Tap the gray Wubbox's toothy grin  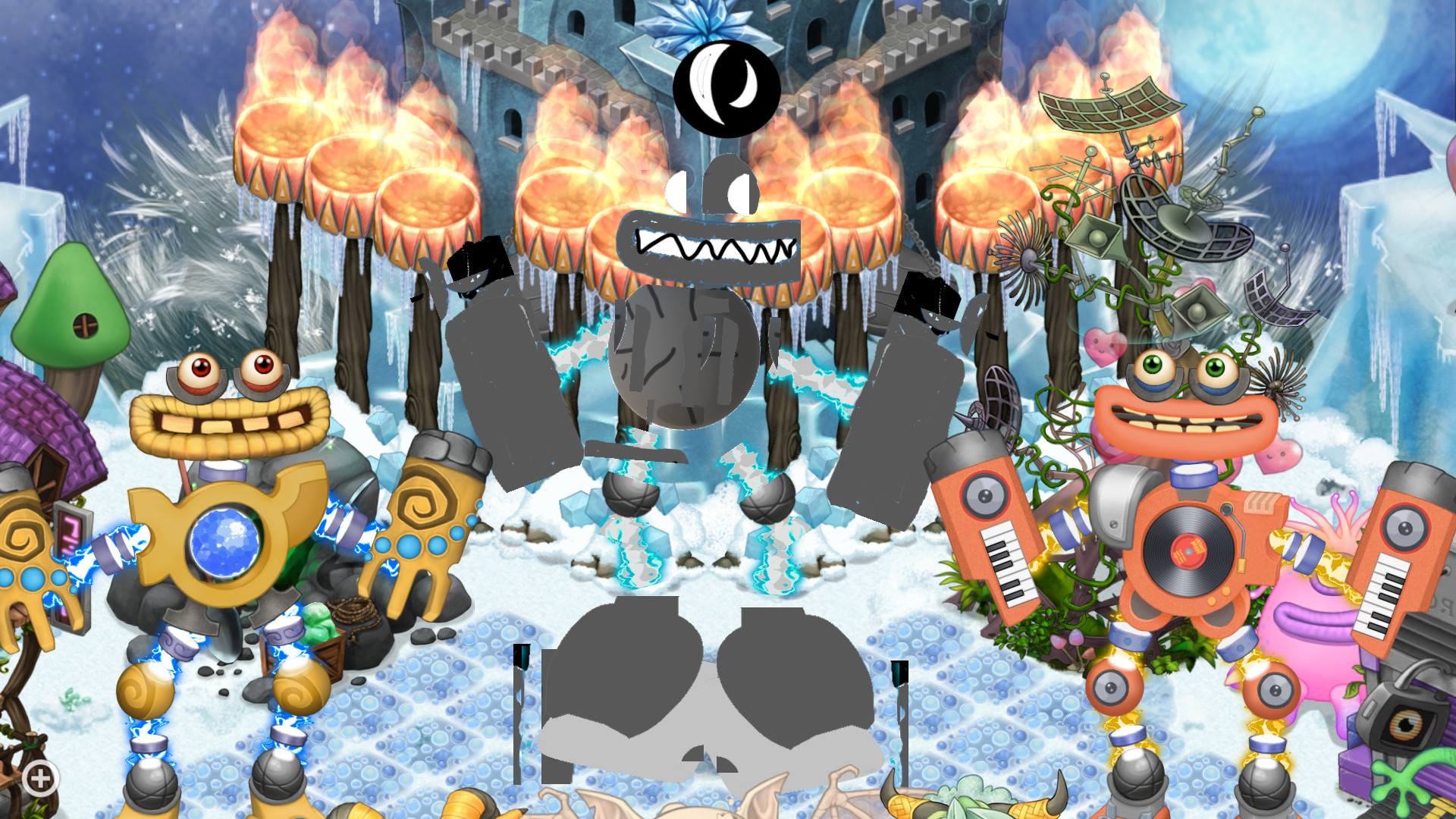[713, 246]
